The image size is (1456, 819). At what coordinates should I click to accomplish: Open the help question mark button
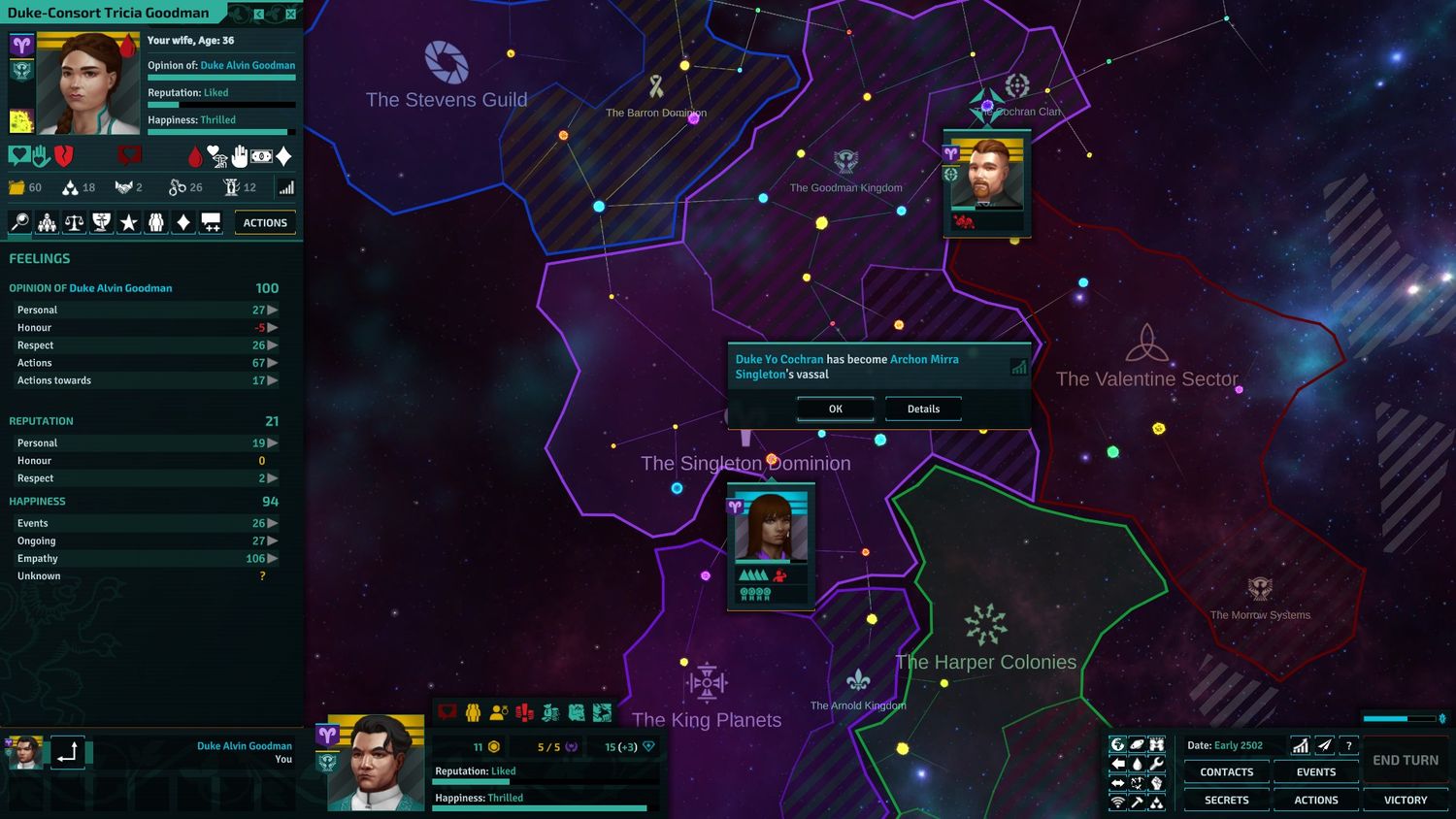coord(1348,745)
